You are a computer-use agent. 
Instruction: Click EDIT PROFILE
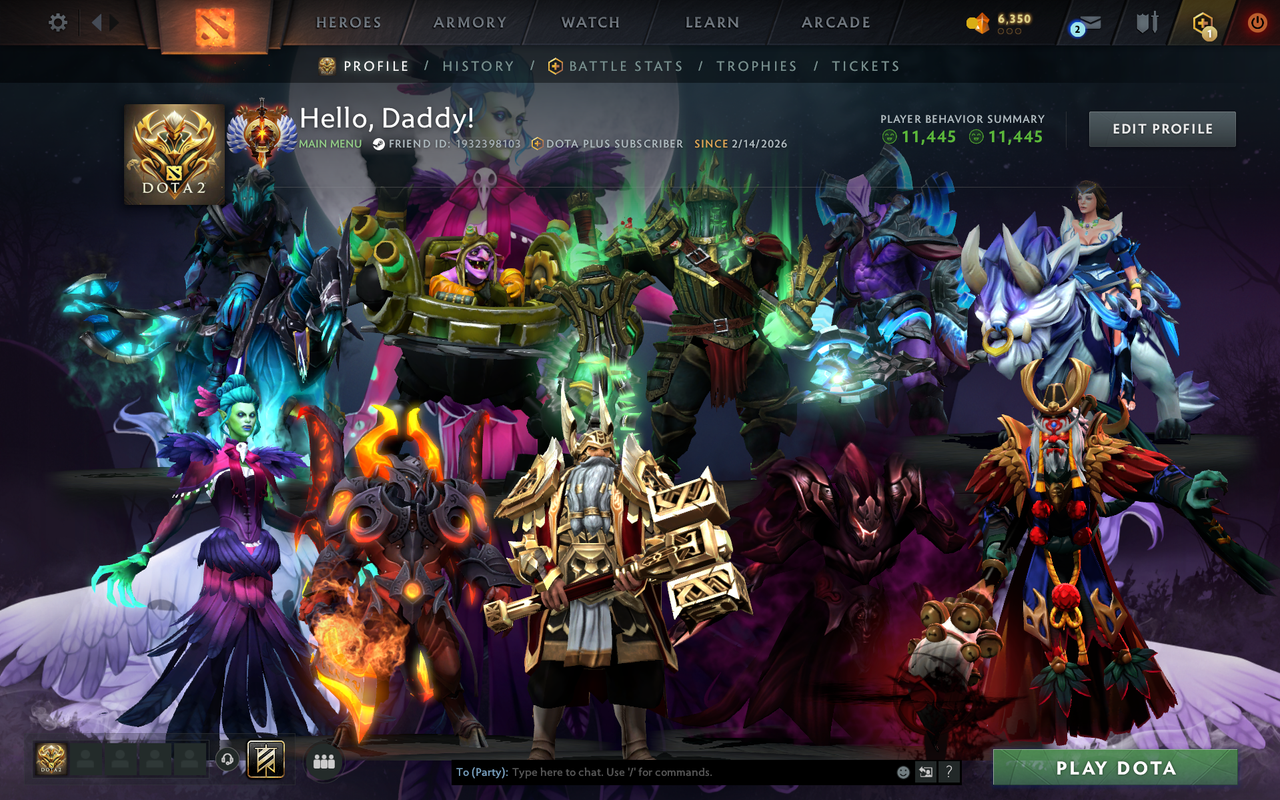click(1162, 128)
